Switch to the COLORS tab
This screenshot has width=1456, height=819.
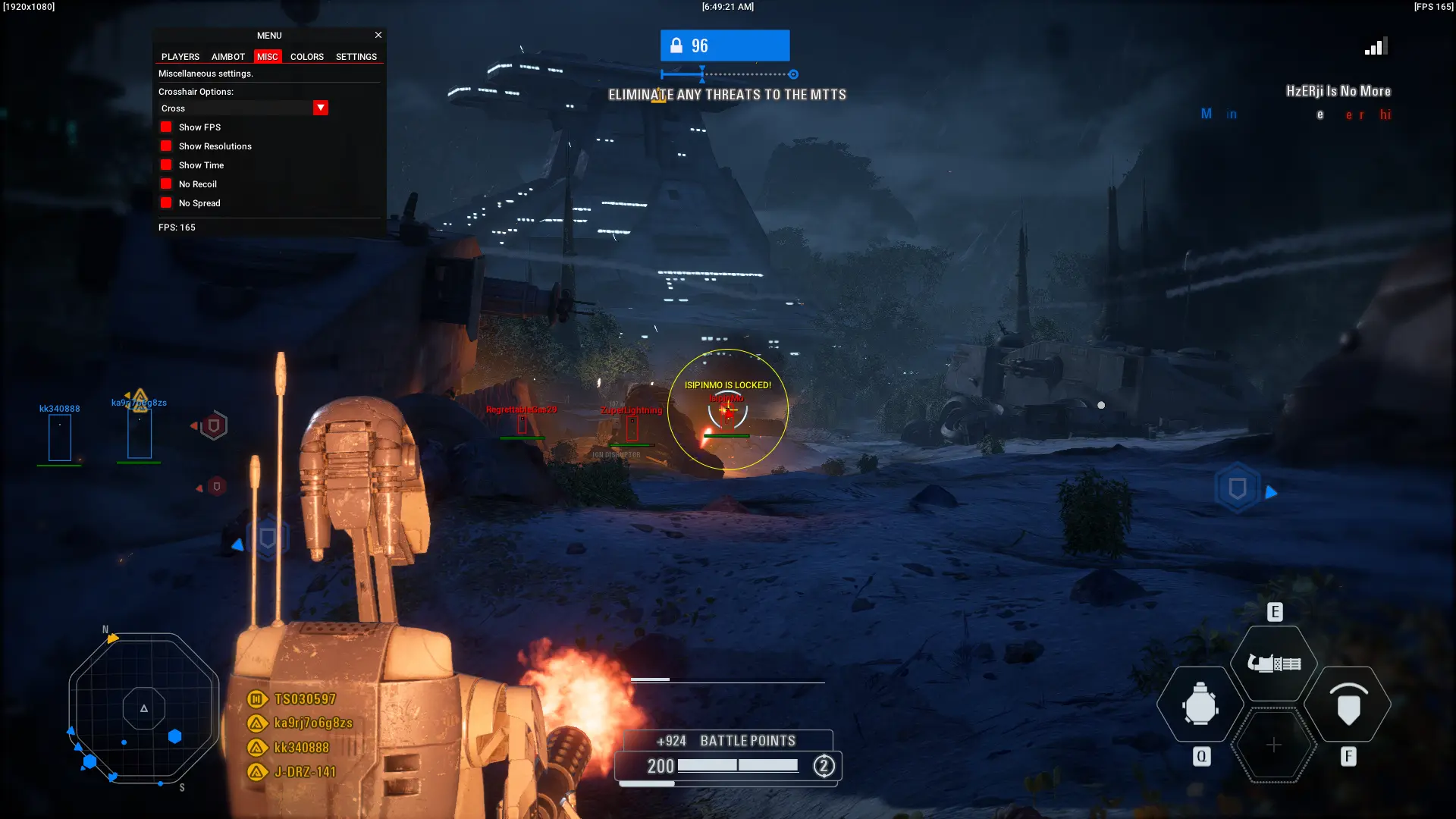307,56
